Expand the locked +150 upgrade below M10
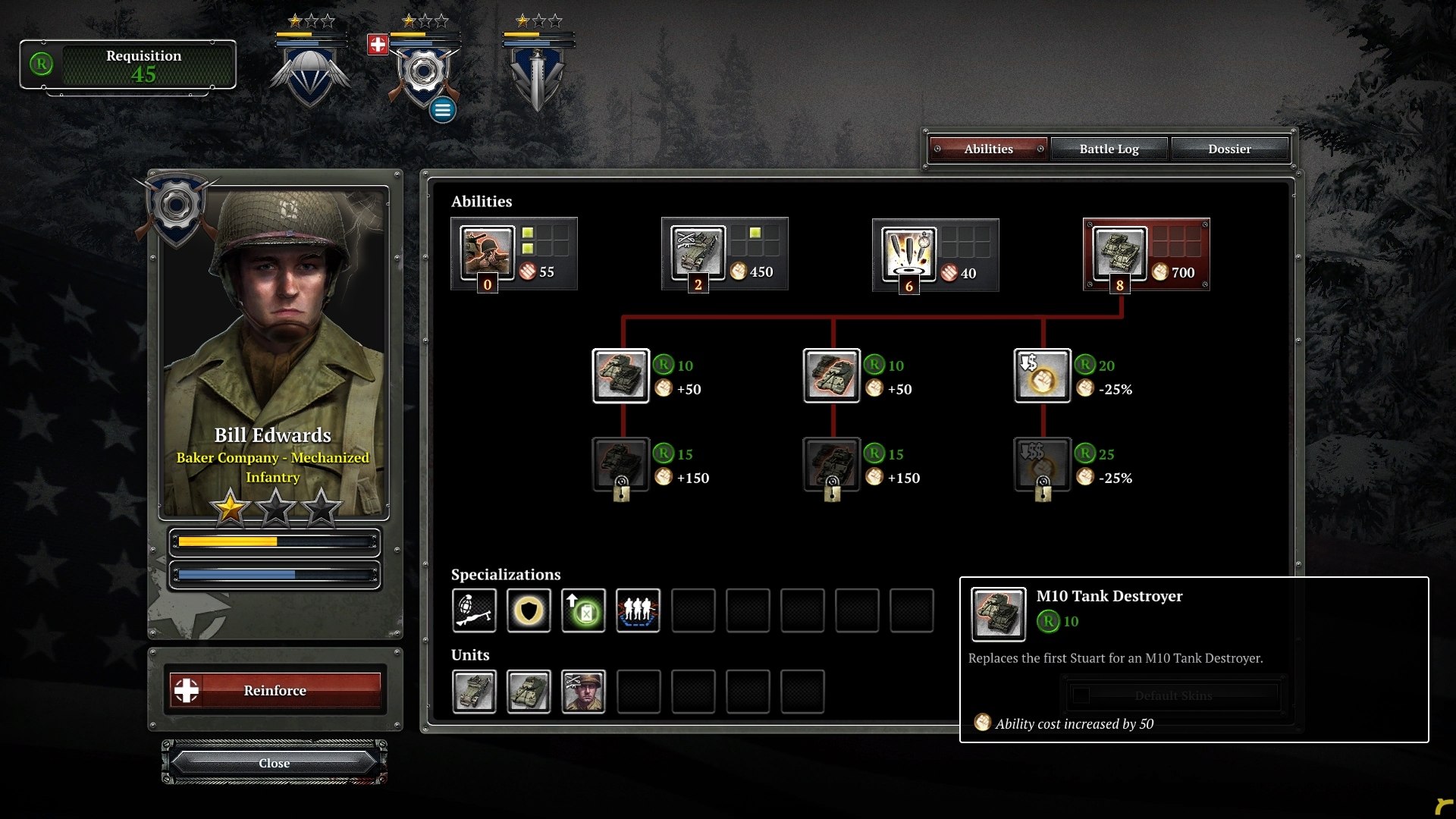The image size is (1456, 819). [622, 466]
